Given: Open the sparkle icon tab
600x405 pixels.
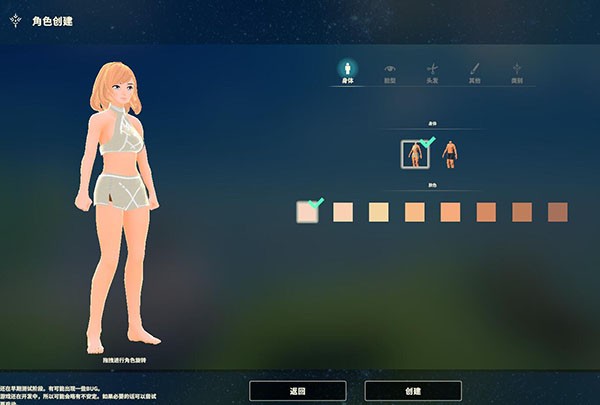Looking at the screenshot, I should (518, 72).
